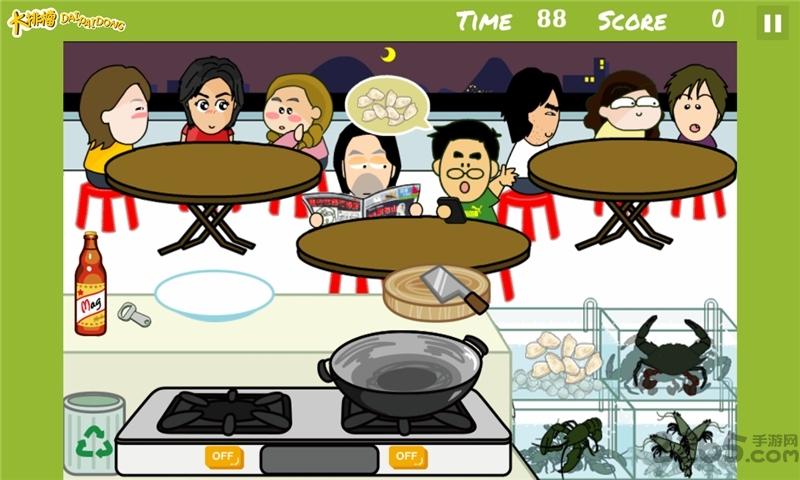Pick the beer bottle
800x480 pixels.
coord(90,284)
